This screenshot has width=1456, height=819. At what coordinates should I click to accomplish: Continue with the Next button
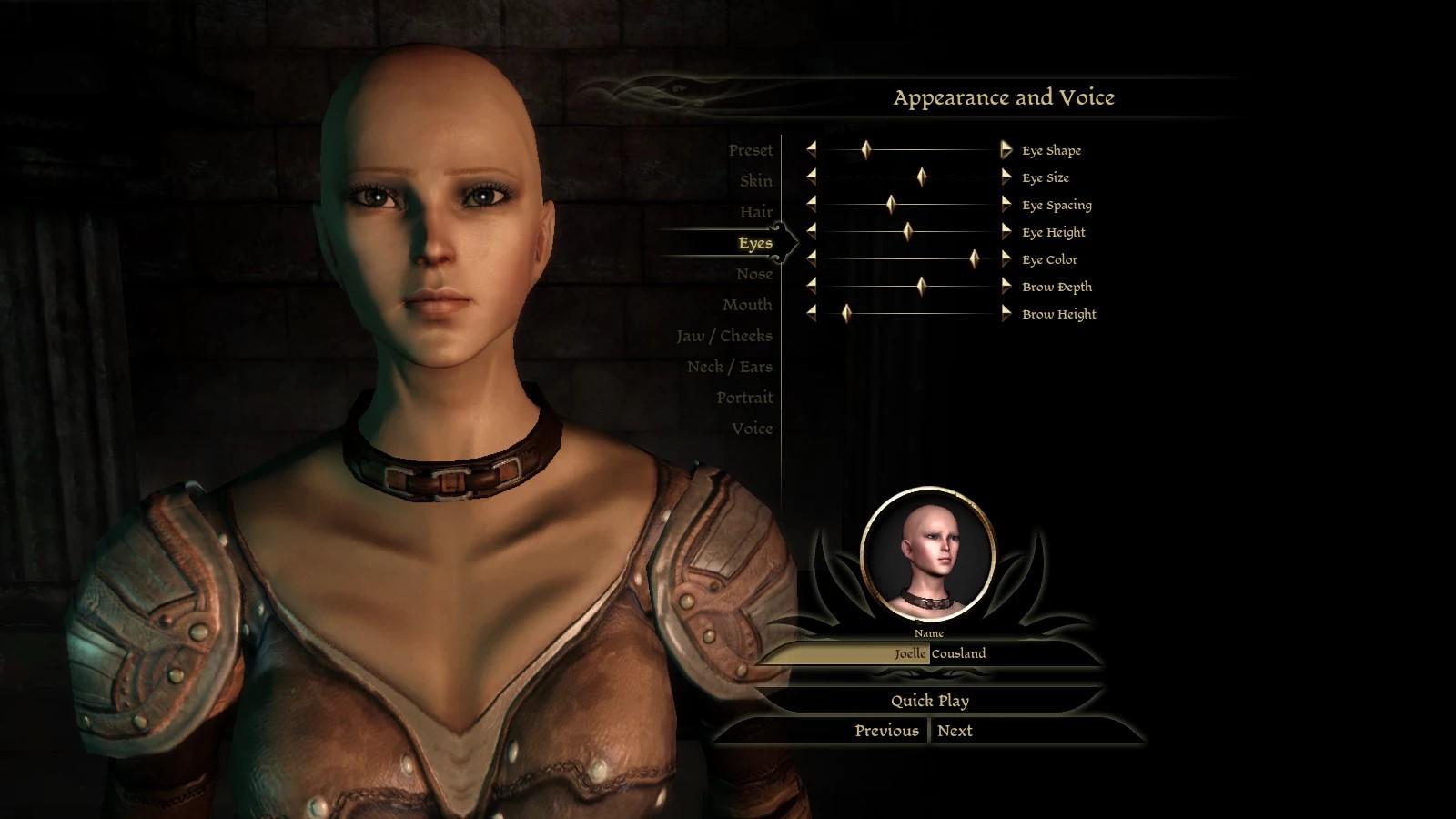955,731
